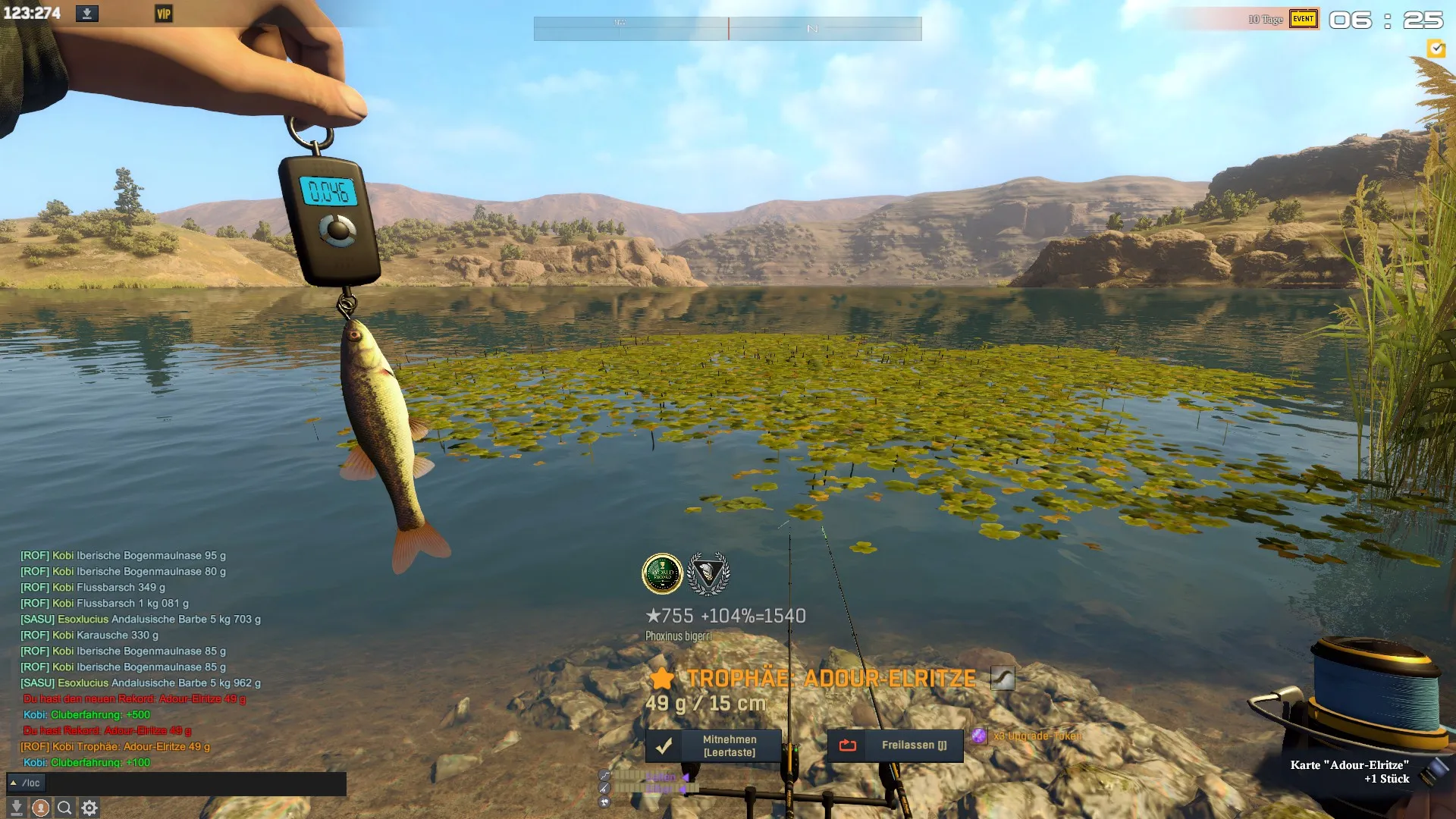View the World Record medal badge

point(662,574)
